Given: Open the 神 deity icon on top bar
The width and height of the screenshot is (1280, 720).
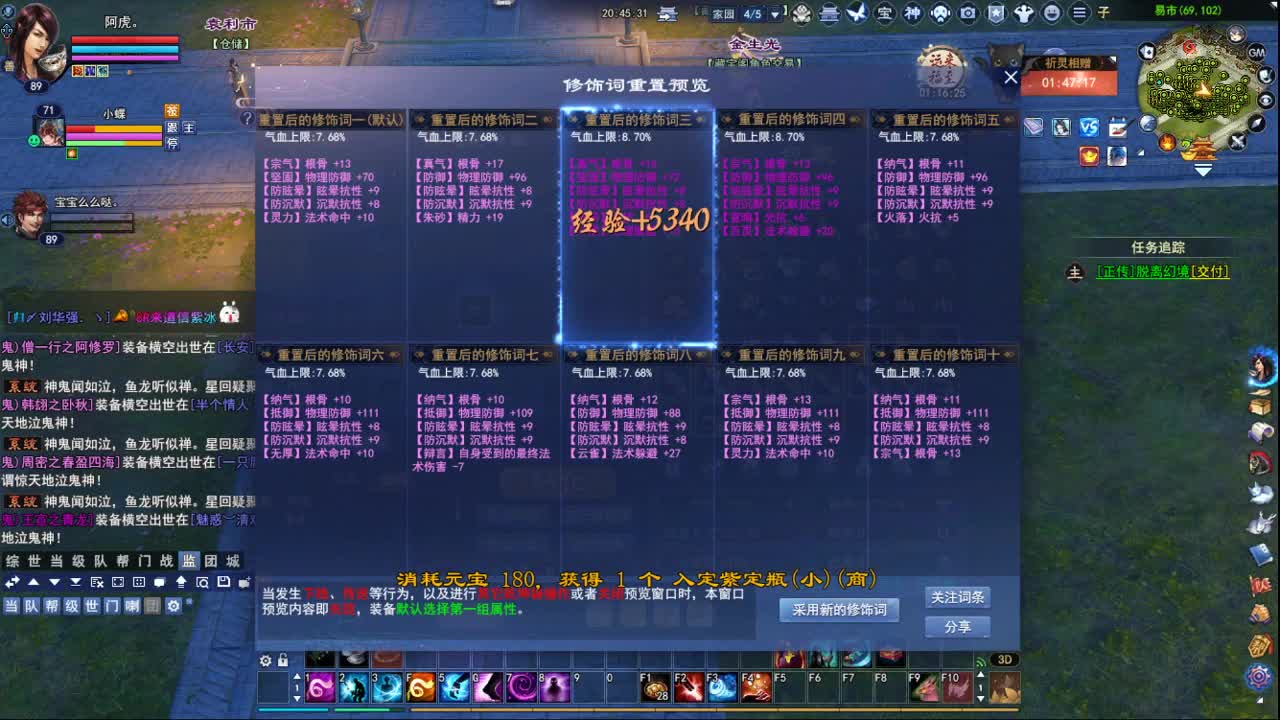Looking at the screenshot, I should [911, 13].
